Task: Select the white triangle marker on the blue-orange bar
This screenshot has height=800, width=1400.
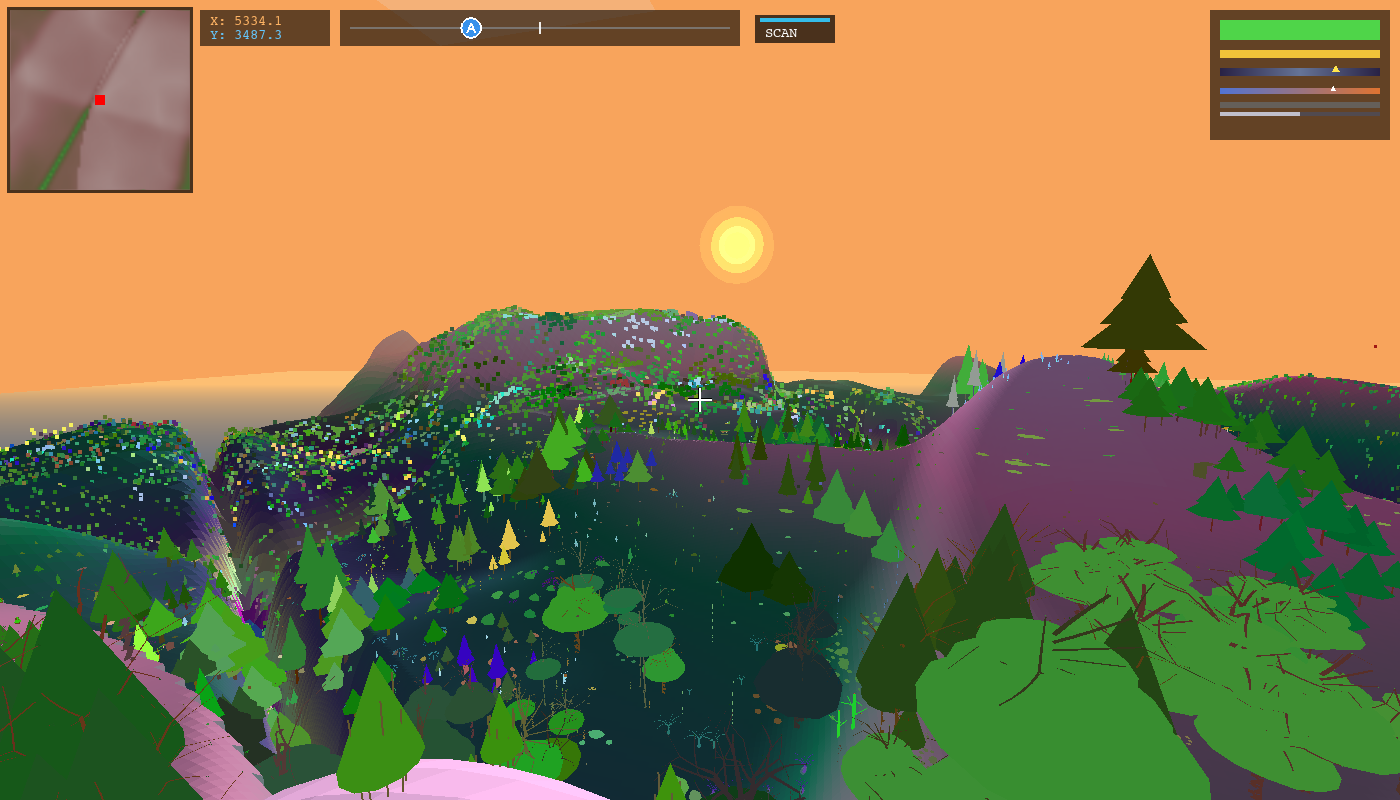Action: [x=1333, y=88]
